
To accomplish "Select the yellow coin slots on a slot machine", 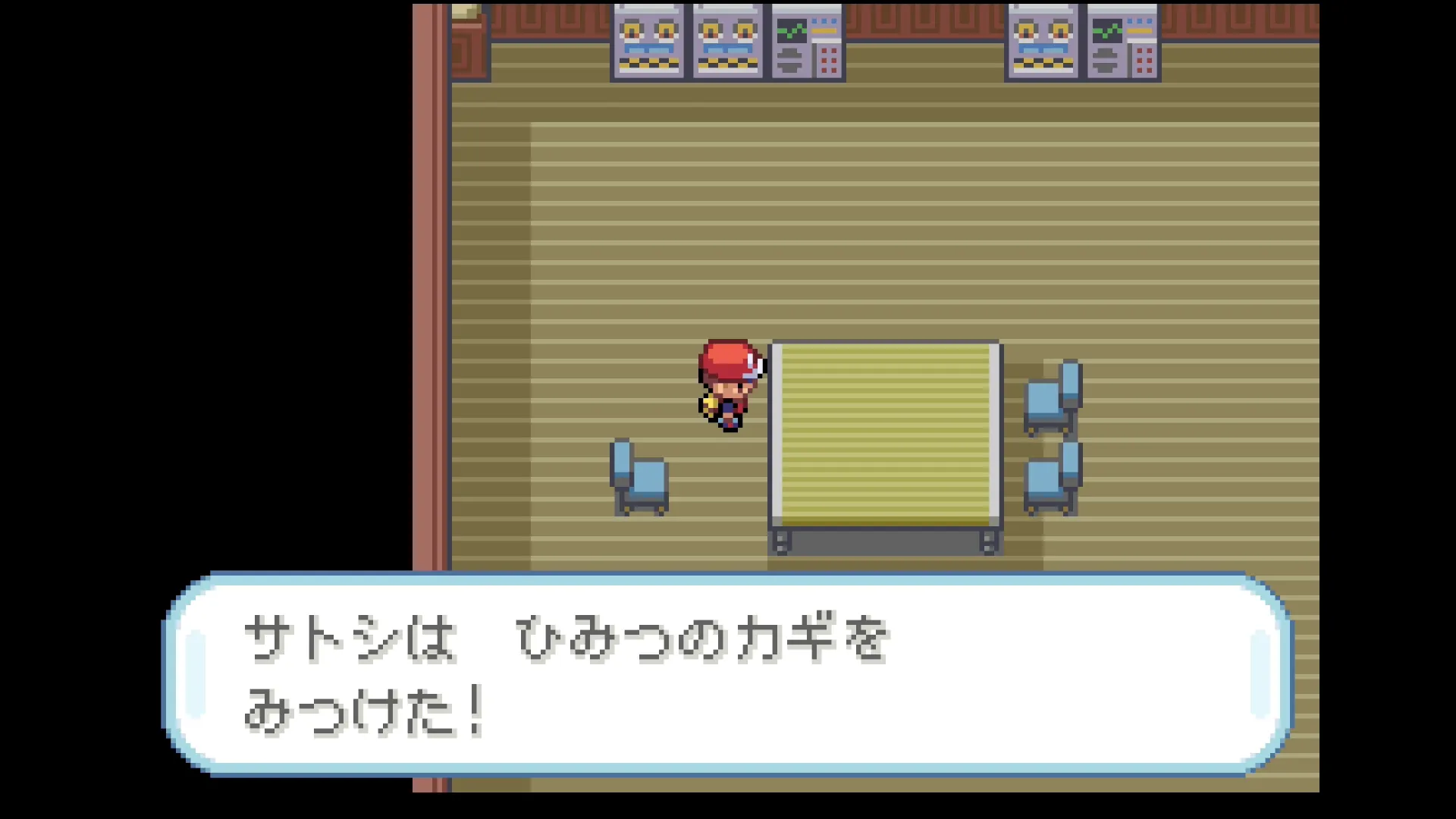I will pyautogui.click(x=648, y=27).
